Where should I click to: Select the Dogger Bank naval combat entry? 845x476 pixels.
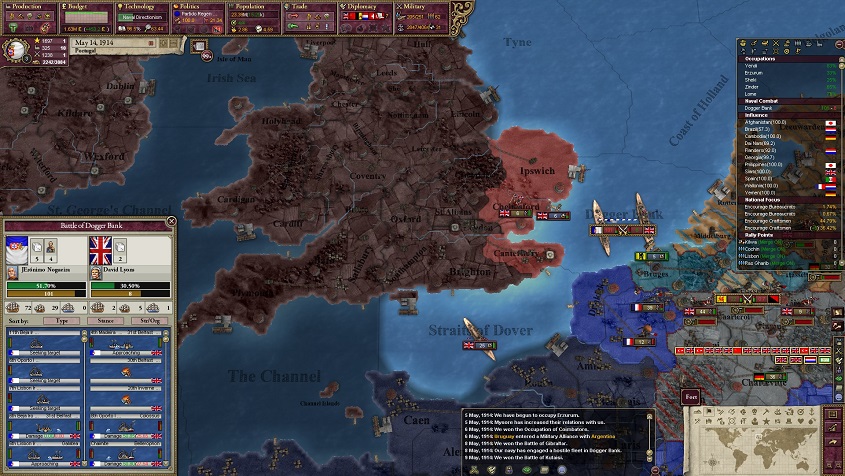click(x=762, y=107)
